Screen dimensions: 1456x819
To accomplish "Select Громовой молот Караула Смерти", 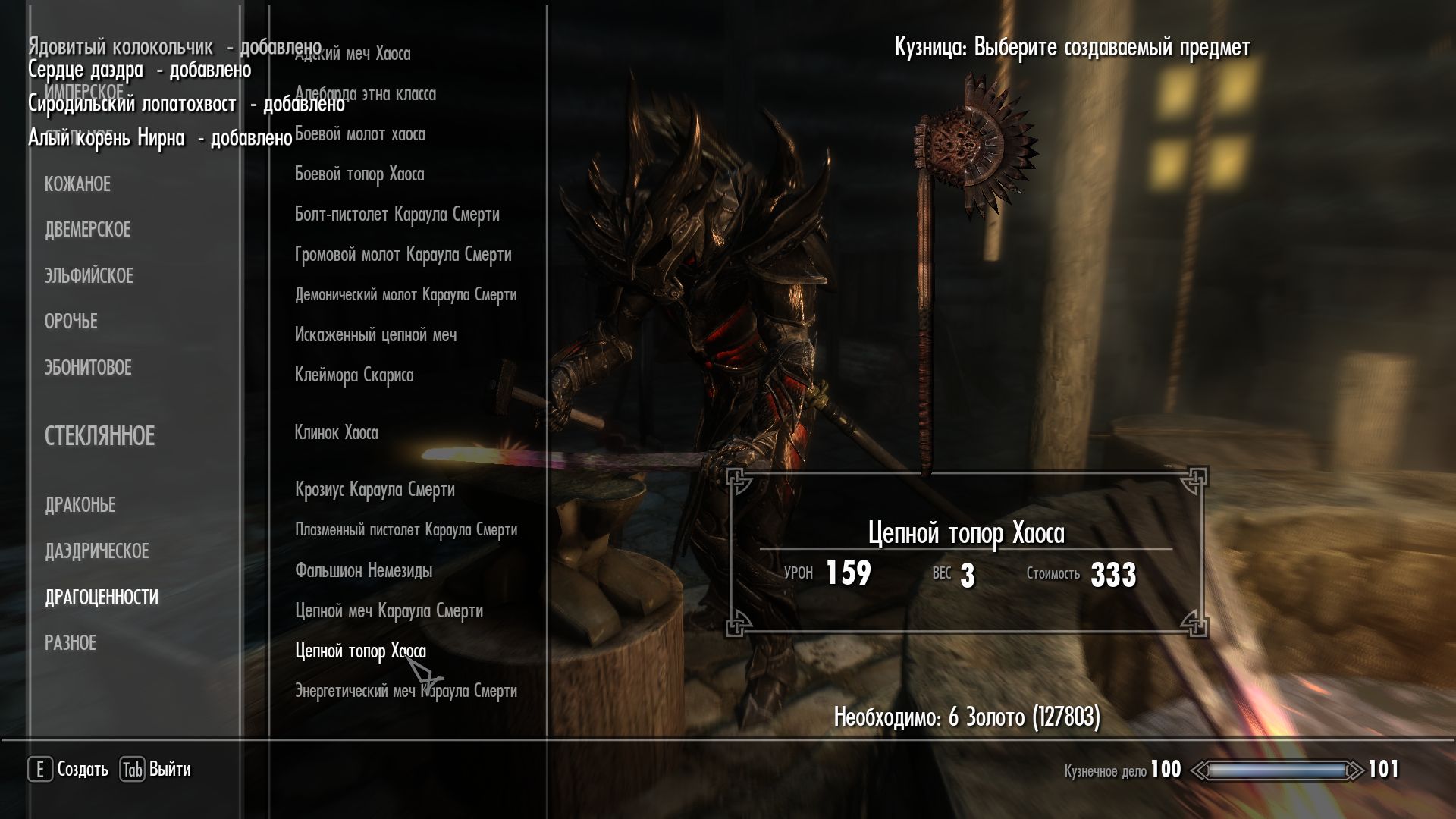I will tap(403, 255).
